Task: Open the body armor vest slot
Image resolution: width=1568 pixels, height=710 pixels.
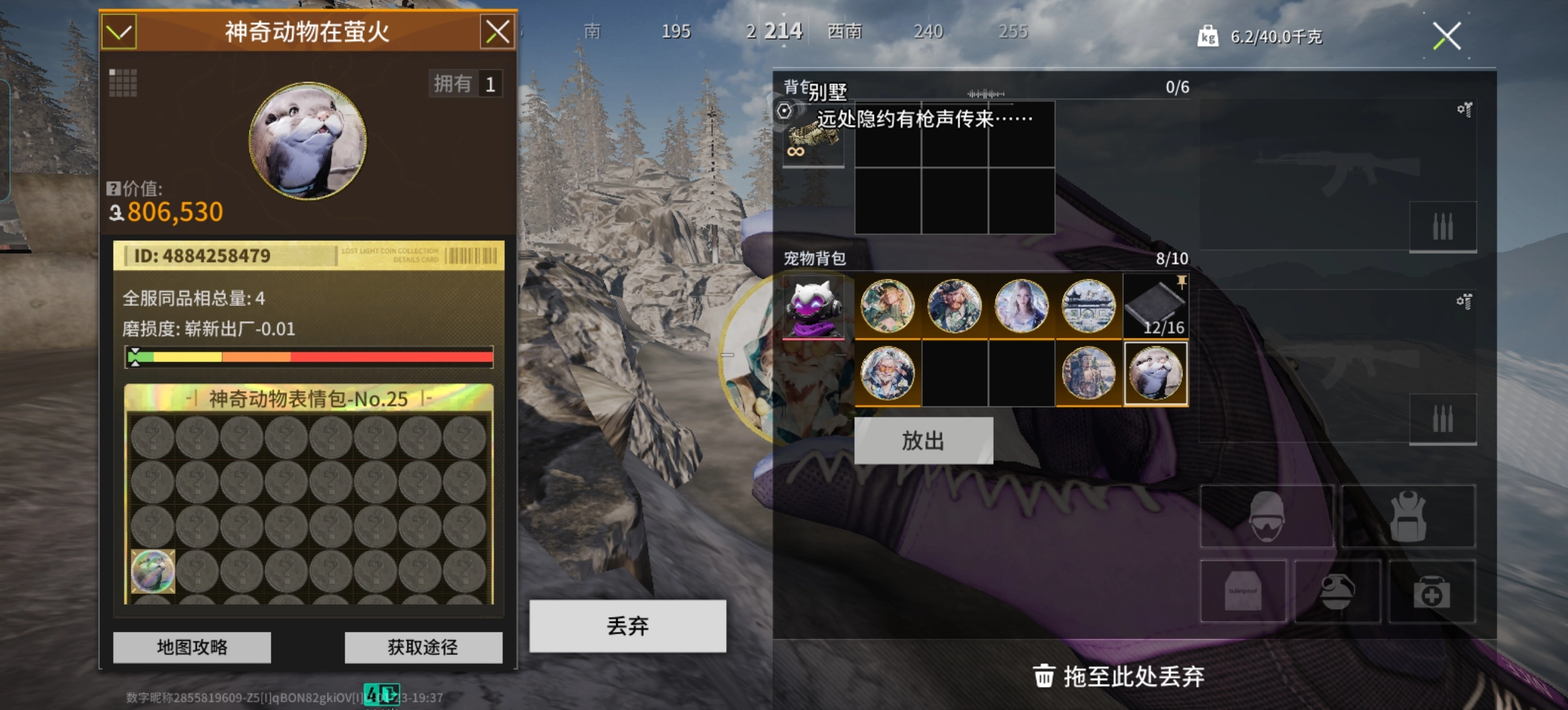Action: [1409, 517]
